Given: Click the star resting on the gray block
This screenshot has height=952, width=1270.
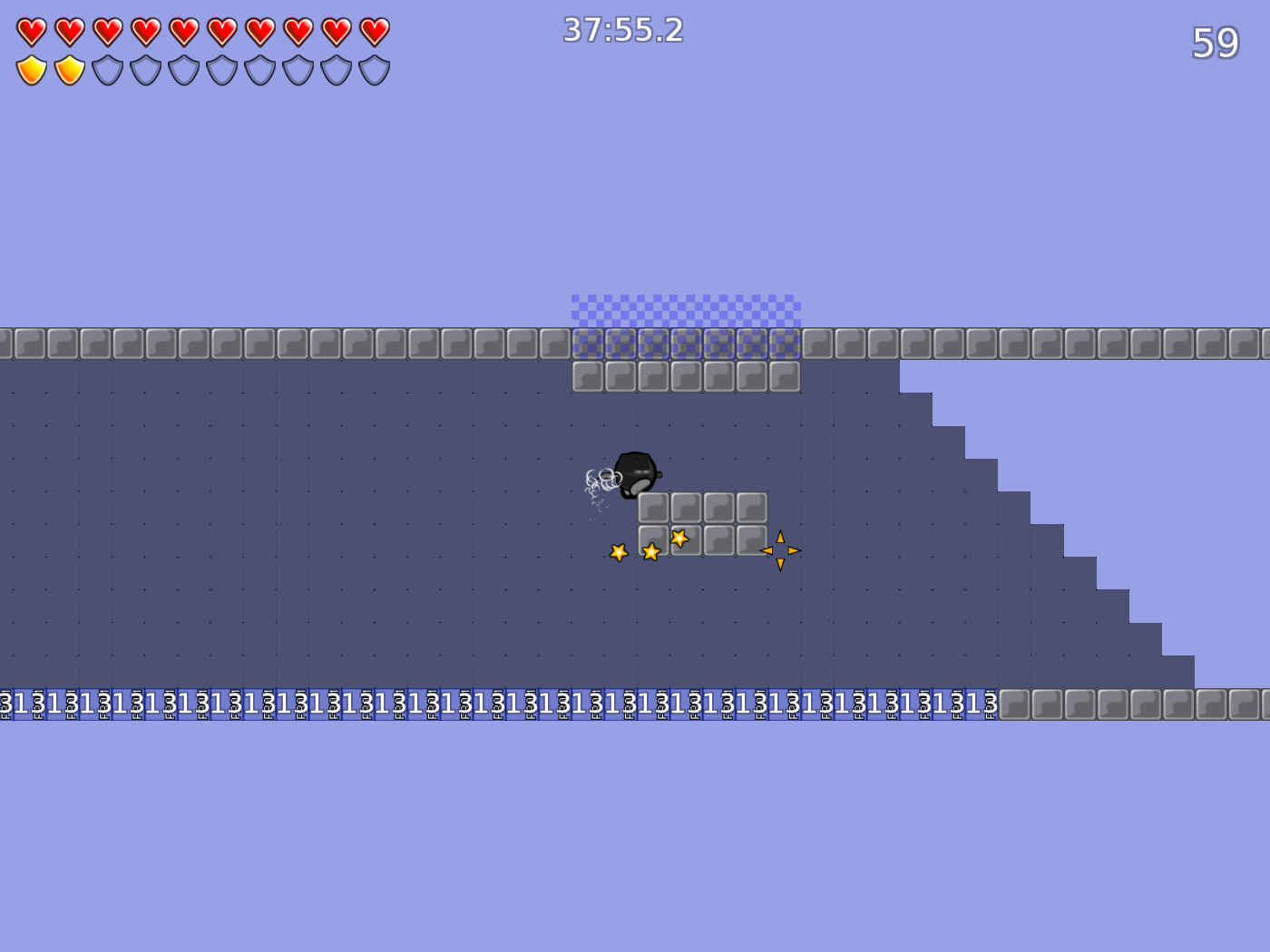Looking at the screenshot, I should pos(679,539).
